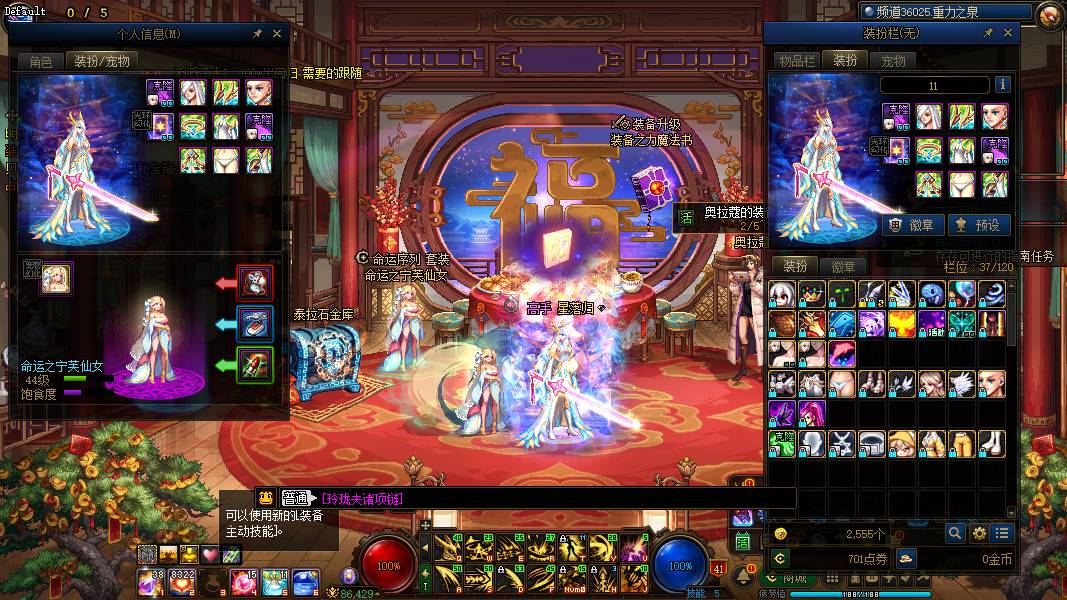Image resolution: width=1067 pixels, height=600 pixels.
Task: Select the white-haired hair avatar slot in 装扮栏
Action: [x=929, y=117]
